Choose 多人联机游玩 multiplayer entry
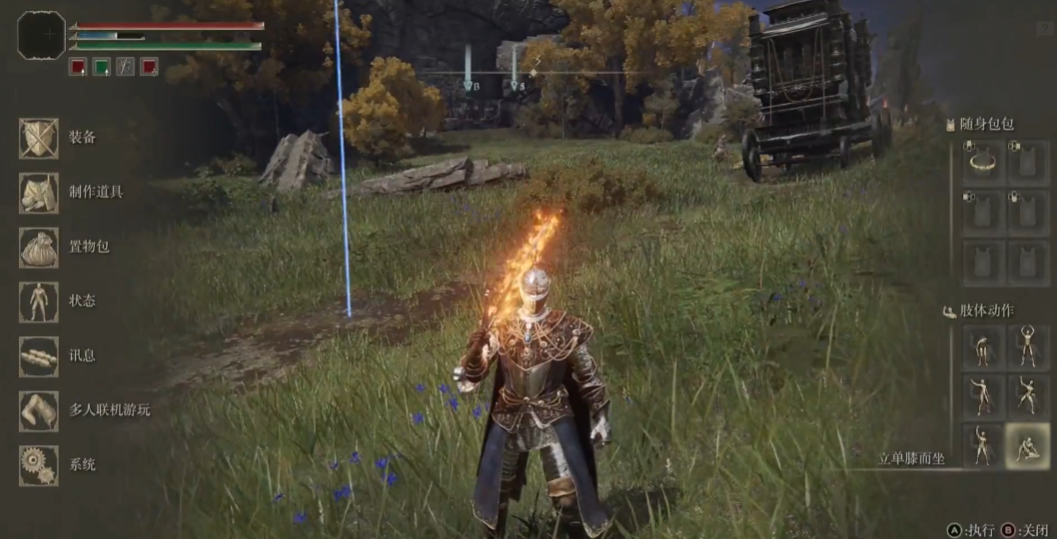1057x539 pixels. pyautogui.click(x=40, y=410)
